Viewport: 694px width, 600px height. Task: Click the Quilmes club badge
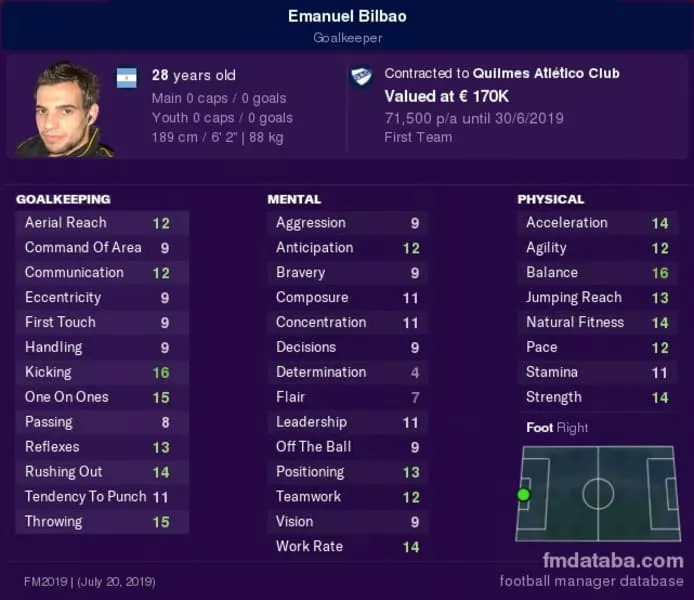pos(361,78)
